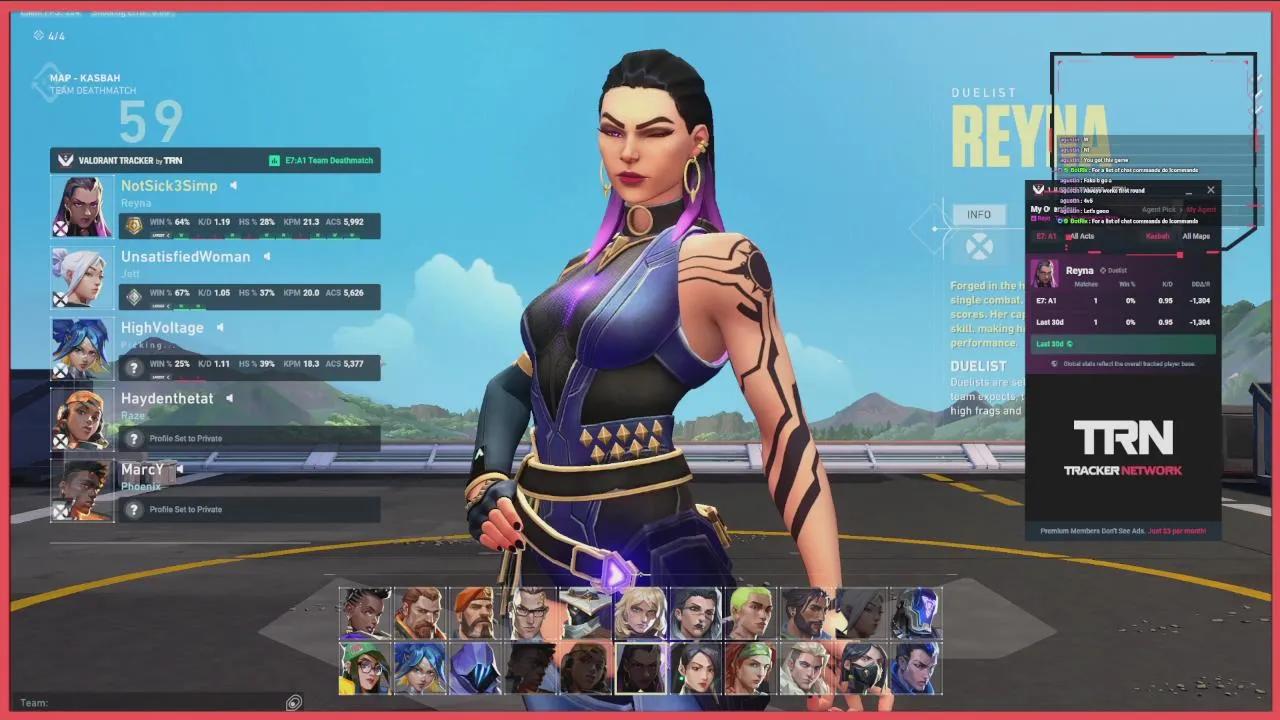Open the All Maps dropdown
Viewport: 1280px width, 720px height.
(x=1196, y=237)
